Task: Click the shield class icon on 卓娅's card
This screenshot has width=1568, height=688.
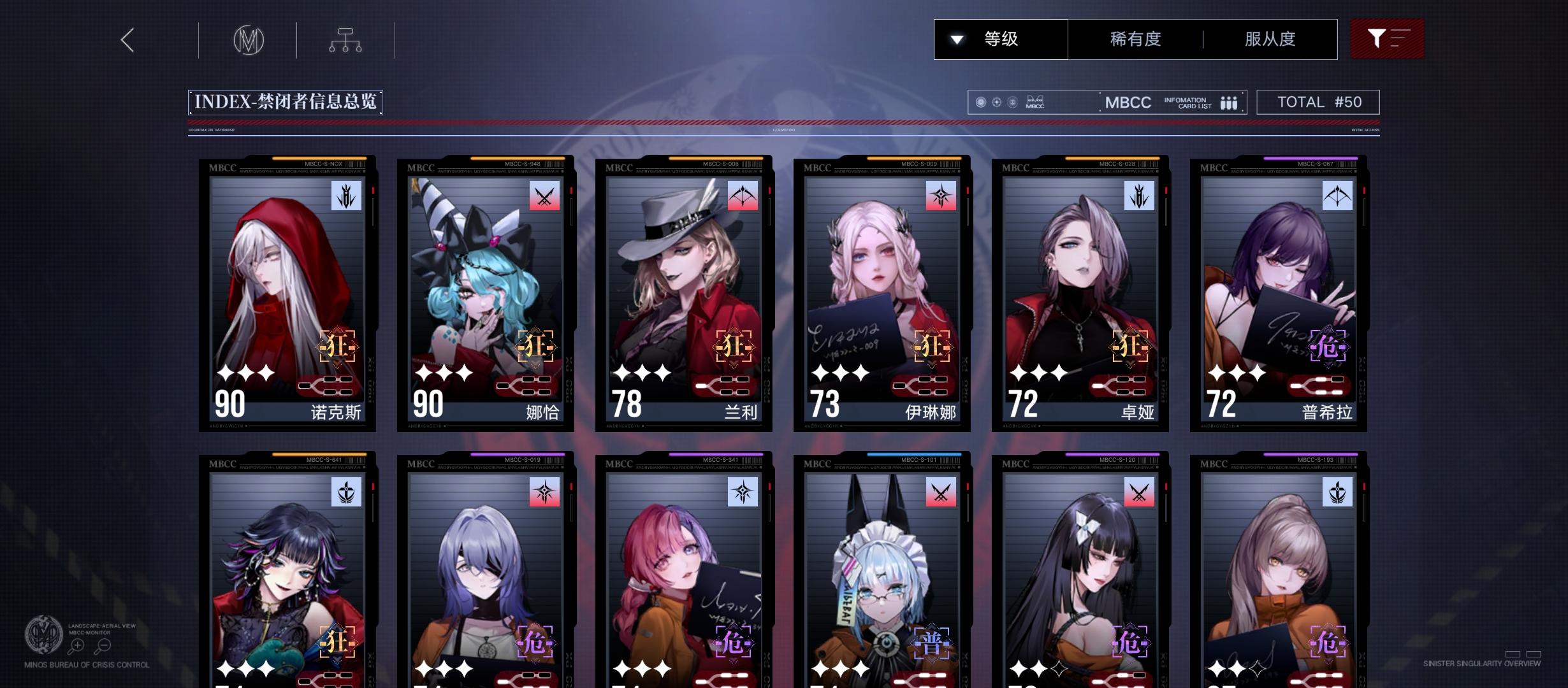Action: (x=1138, y=196)
